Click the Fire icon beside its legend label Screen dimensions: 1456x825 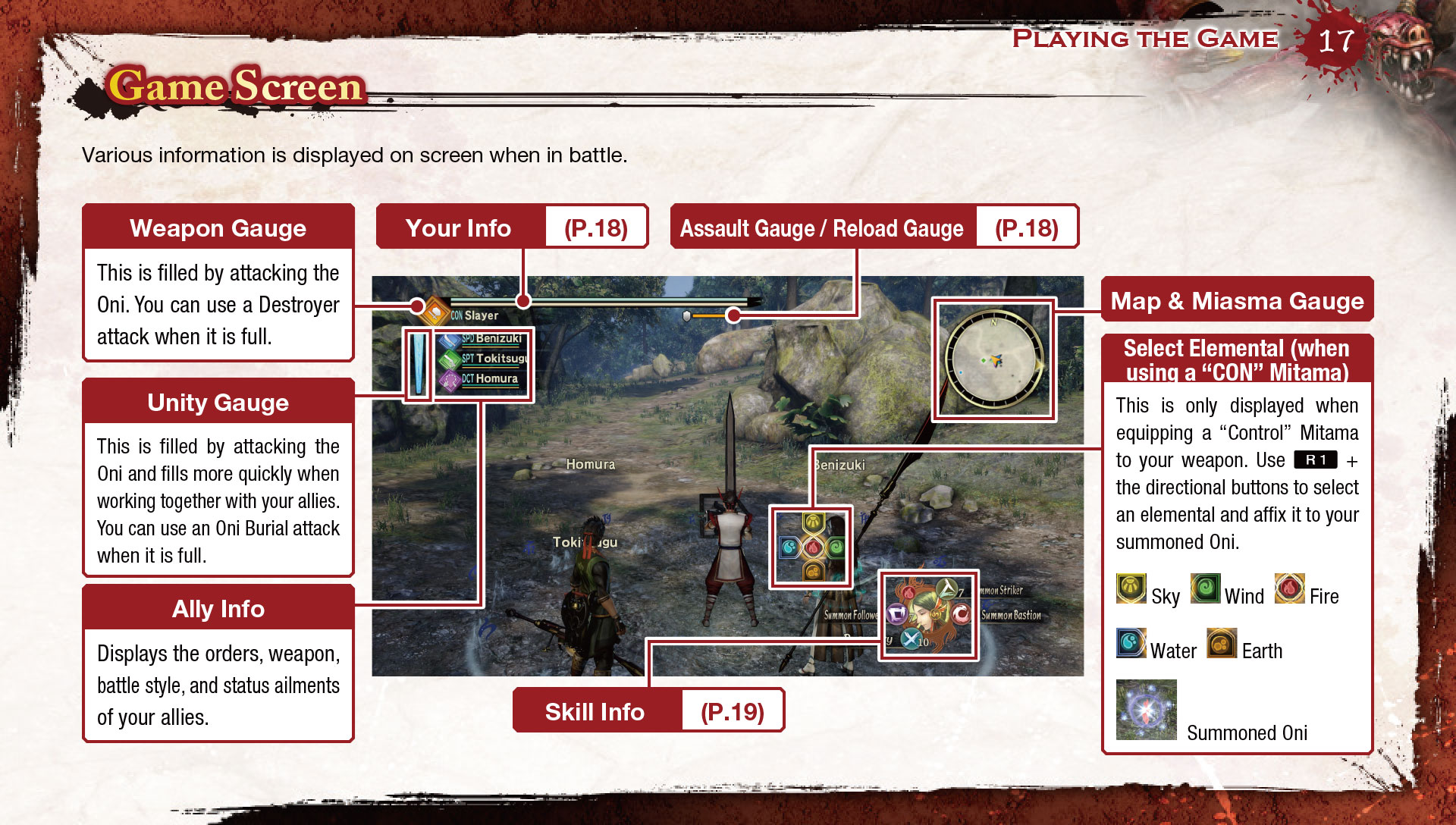(1289, 589)
